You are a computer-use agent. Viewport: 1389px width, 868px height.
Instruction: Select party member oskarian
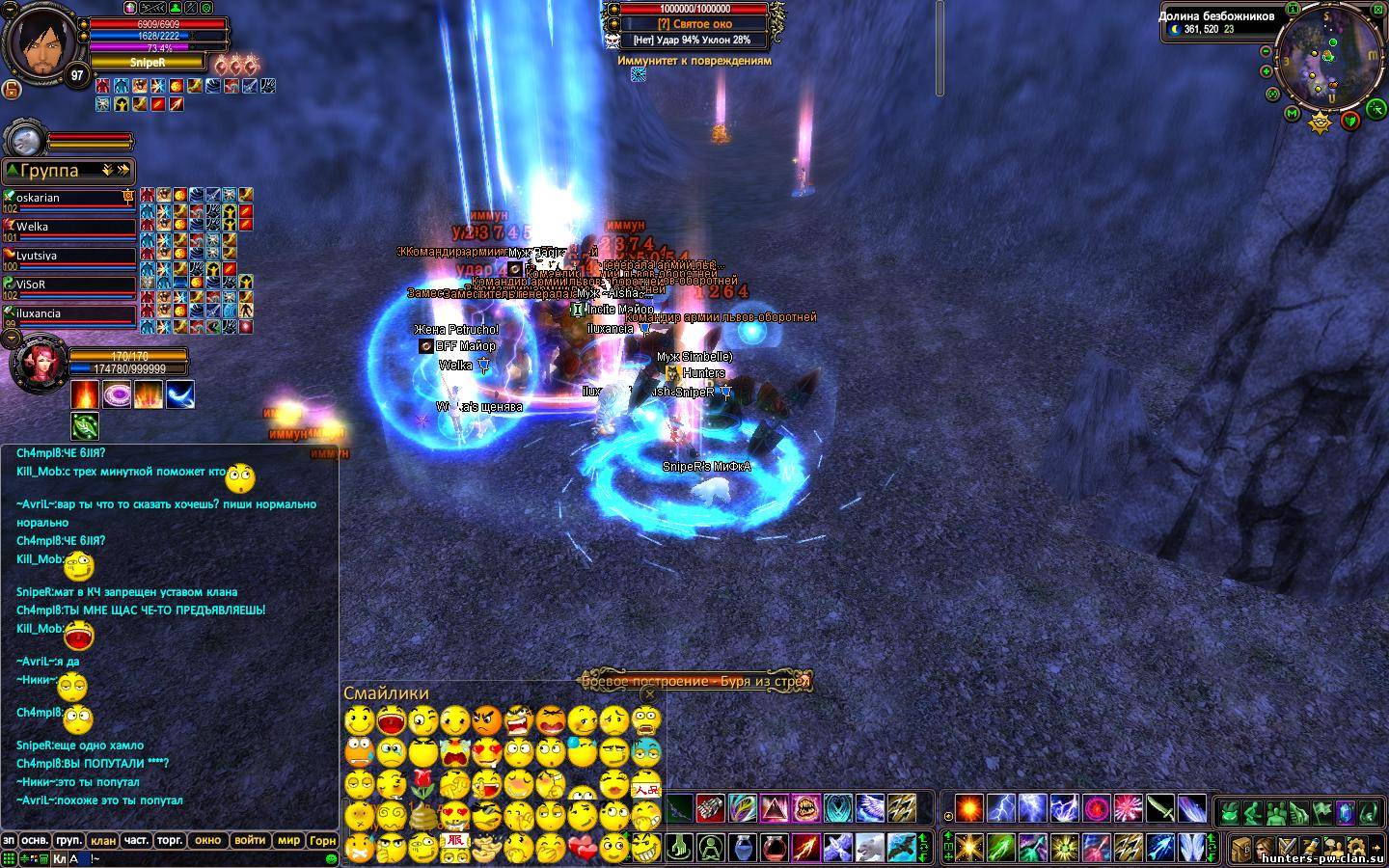click(72, 199)
